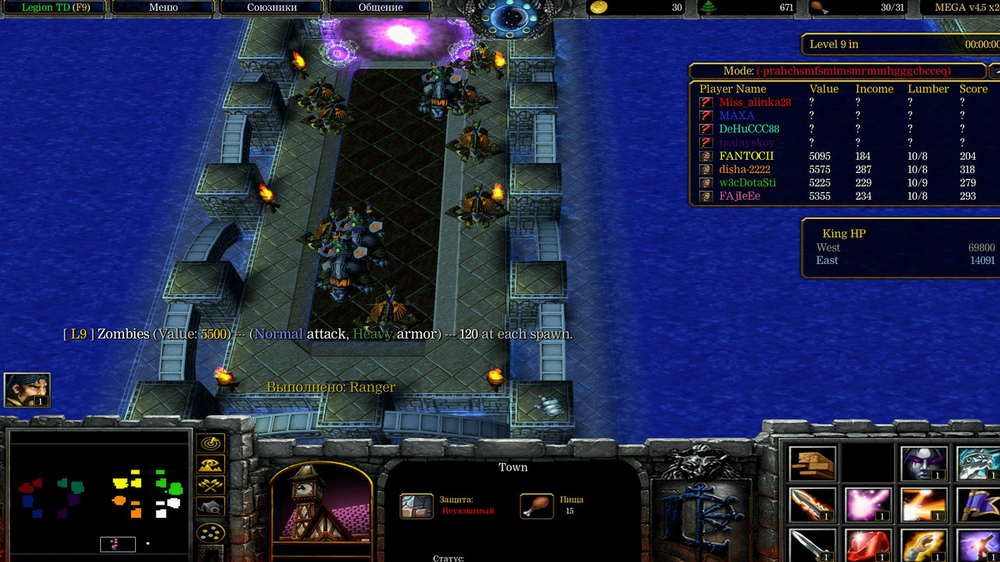This screenshot has height=562, width=1000.
Task: Select the lumber planks command icon
Action: [812, 463]
